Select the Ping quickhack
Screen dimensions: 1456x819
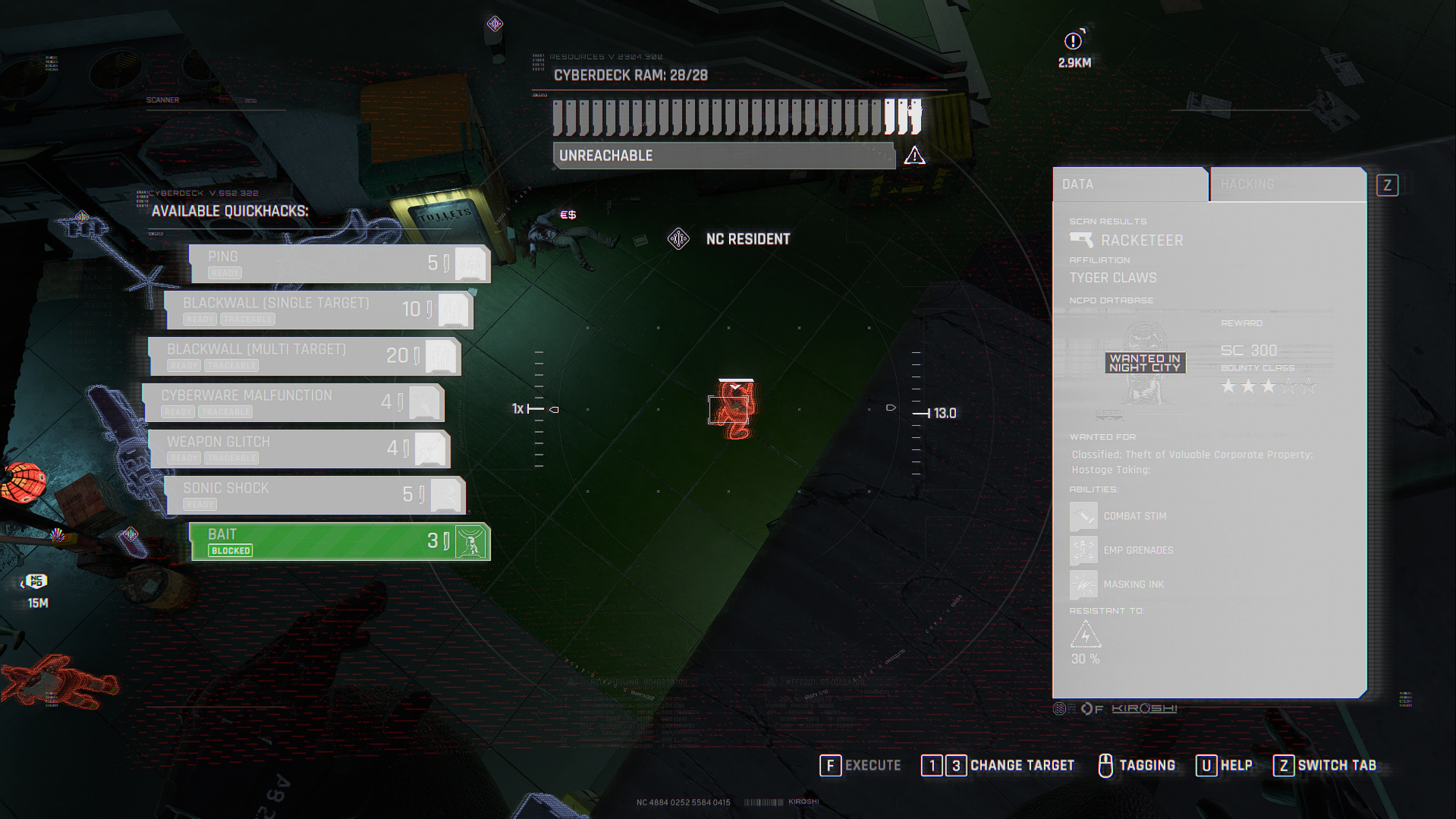(x=339, y=263)
